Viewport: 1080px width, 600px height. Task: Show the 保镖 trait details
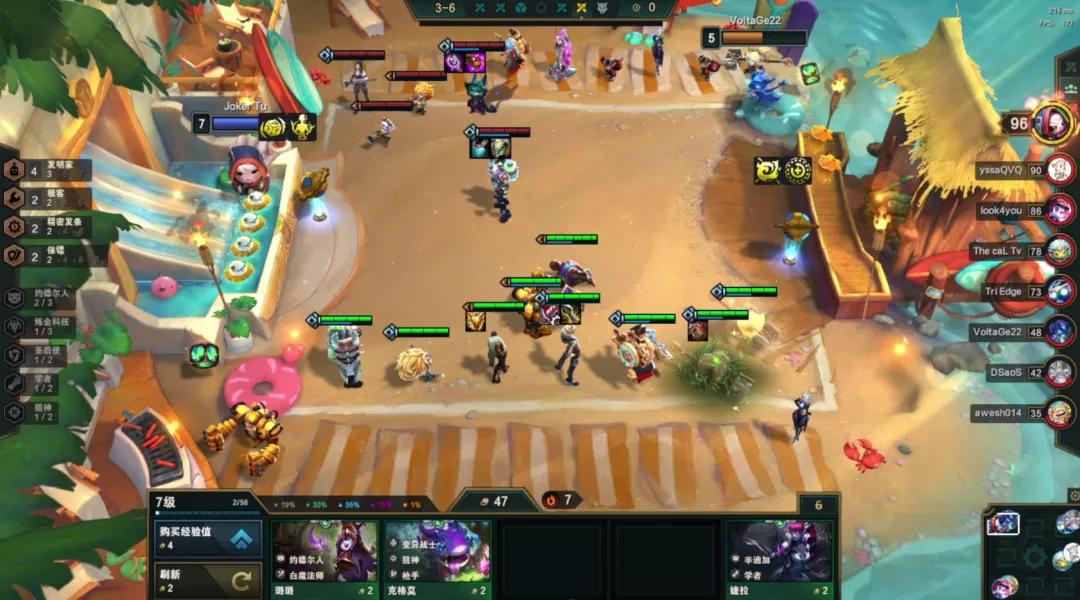coord(48,255)
